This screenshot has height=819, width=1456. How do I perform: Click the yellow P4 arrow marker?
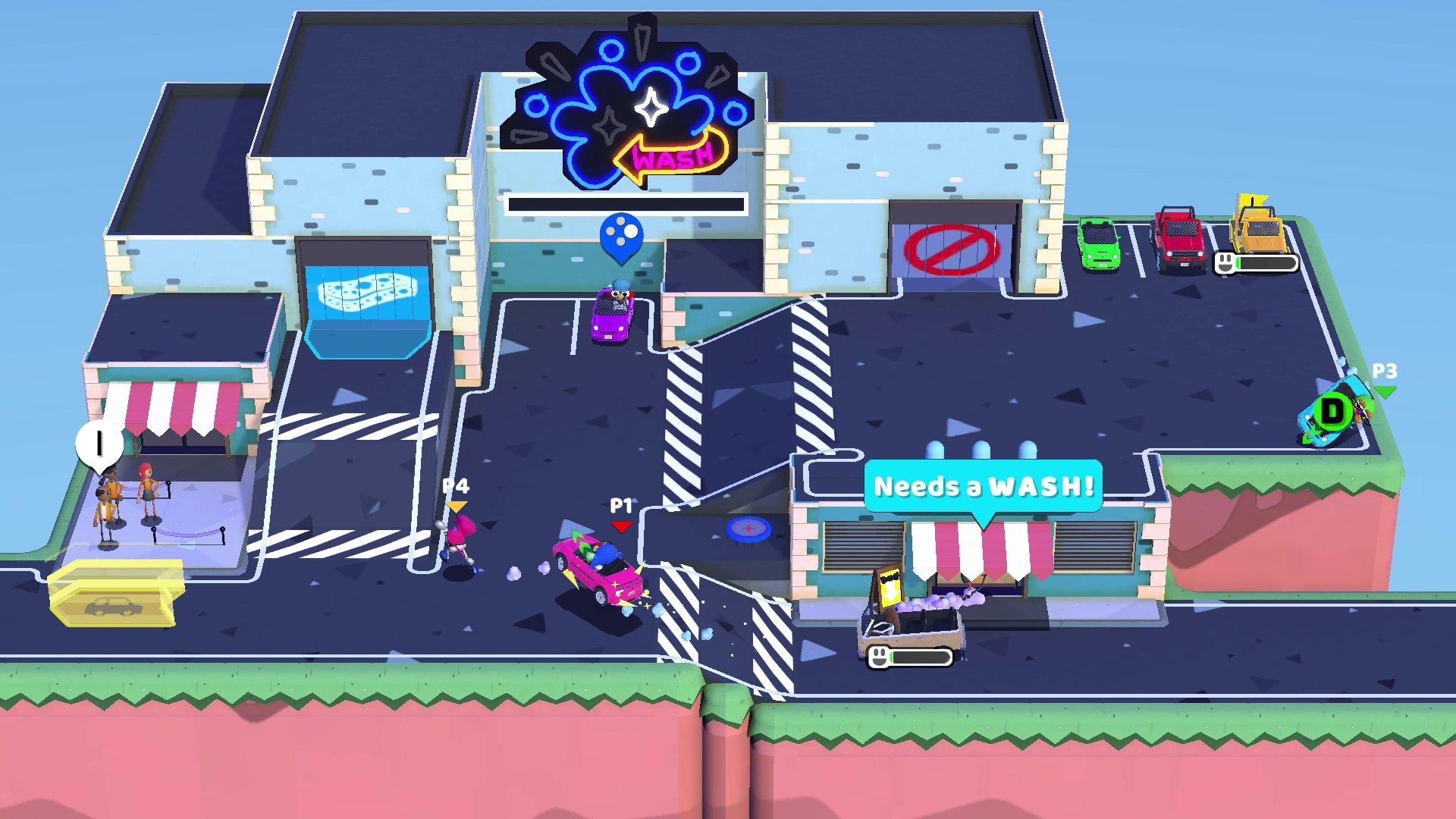[455, 506]
